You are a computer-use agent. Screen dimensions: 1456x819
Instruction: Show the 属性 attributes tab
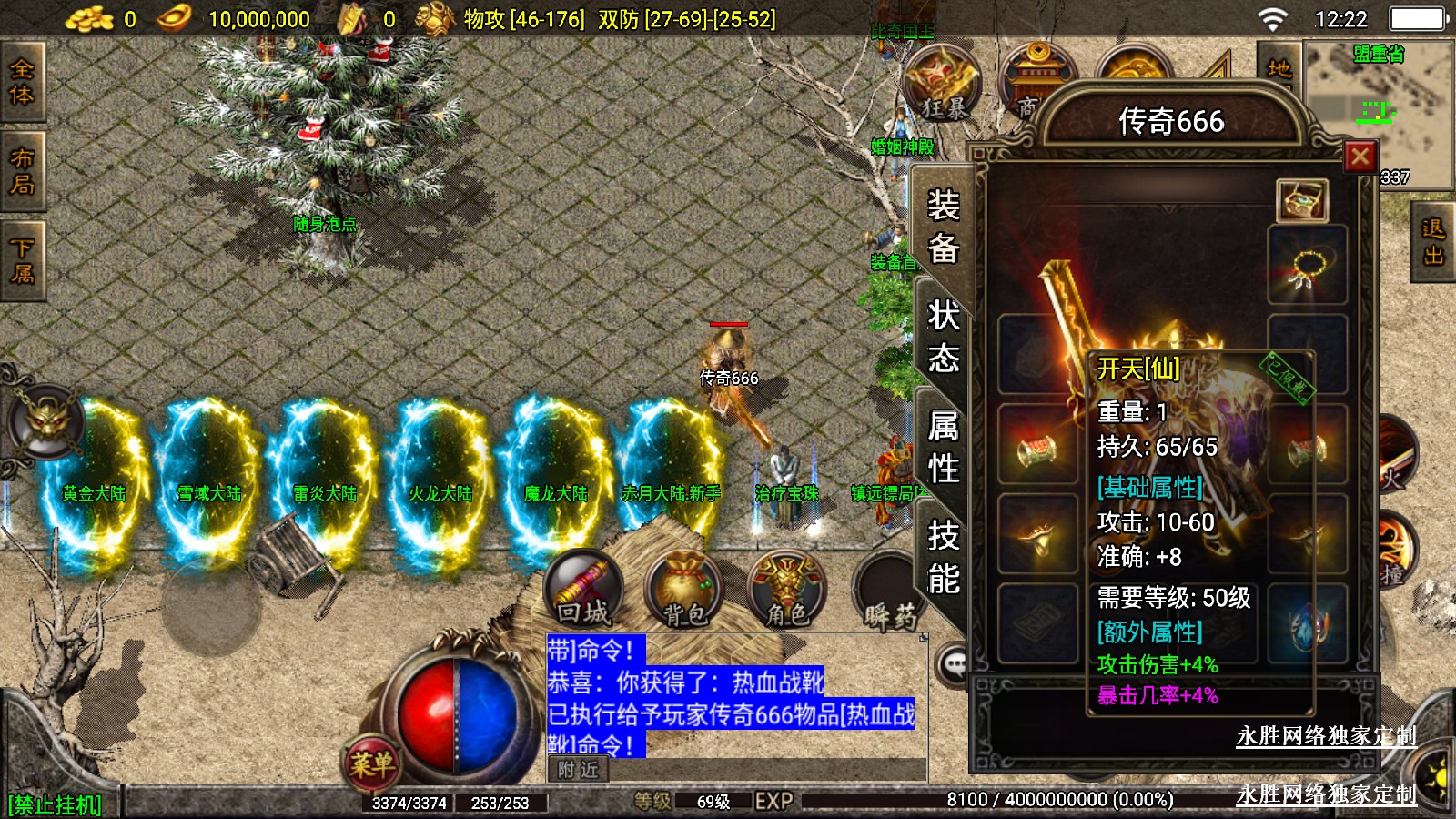pos(944,447)
